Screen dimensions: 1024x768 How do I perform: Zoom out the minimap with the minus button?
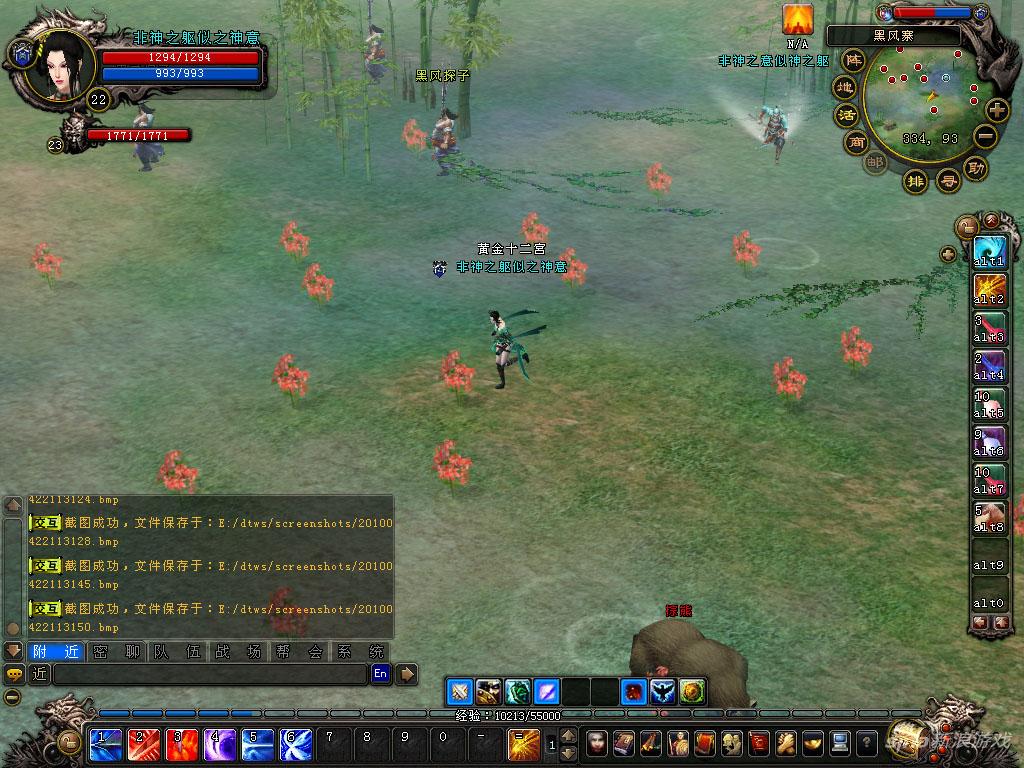(x=986, y=138)
